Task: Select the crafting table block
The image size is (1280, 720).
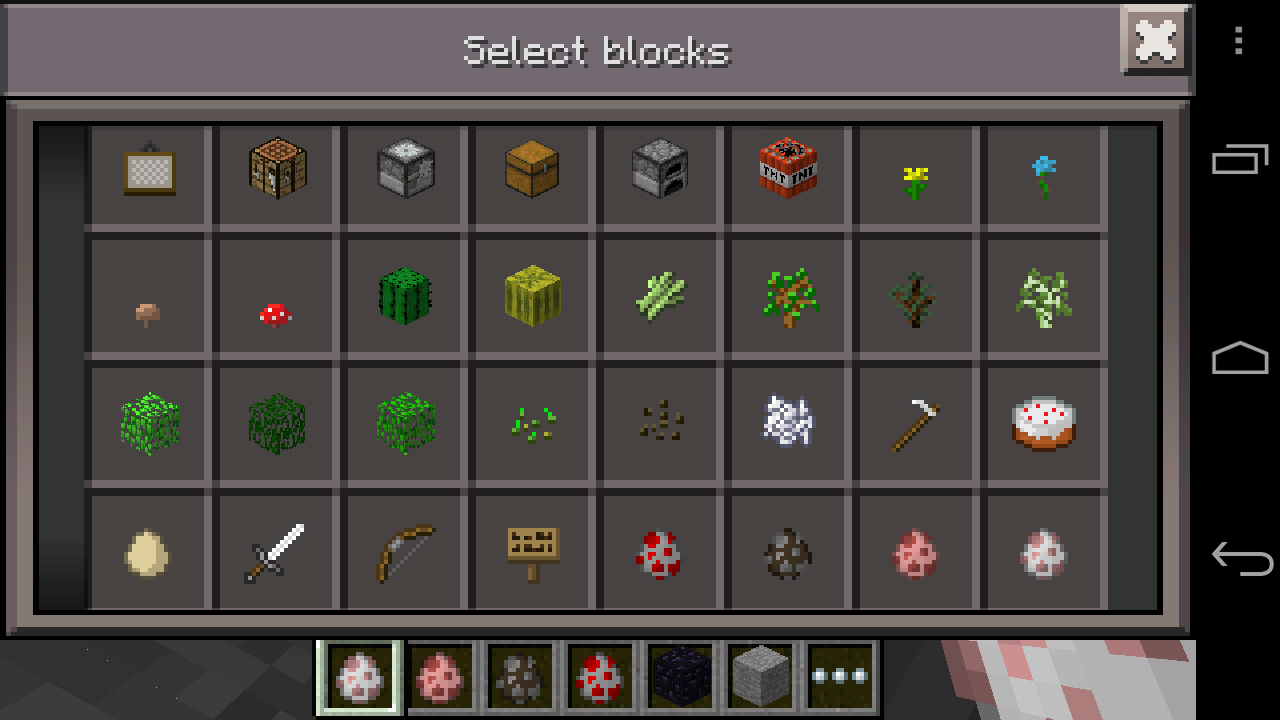Action: [276, 173]
